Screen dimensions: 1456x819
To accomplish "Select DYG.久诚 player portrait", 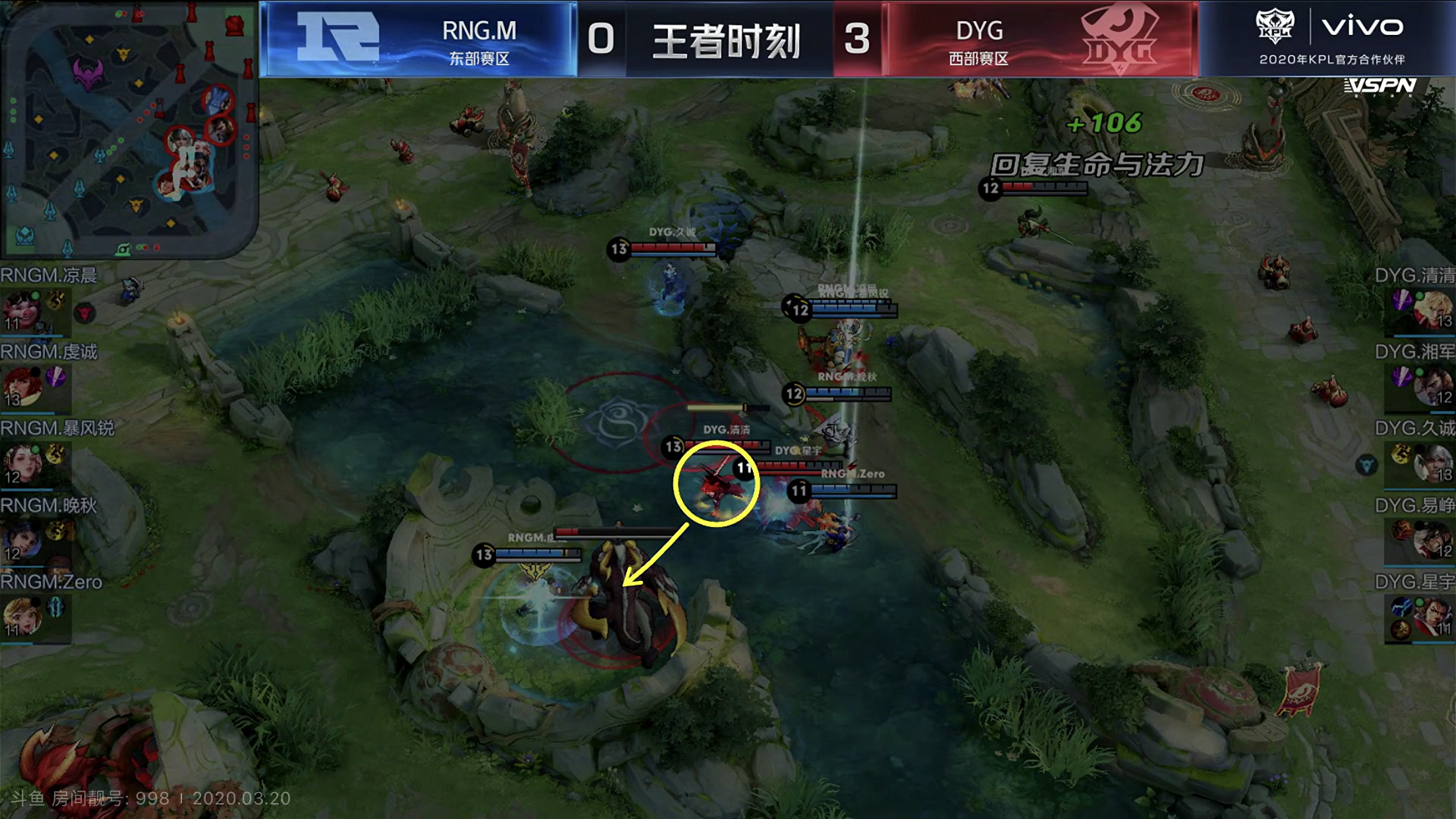I will tap(1432, 463).
